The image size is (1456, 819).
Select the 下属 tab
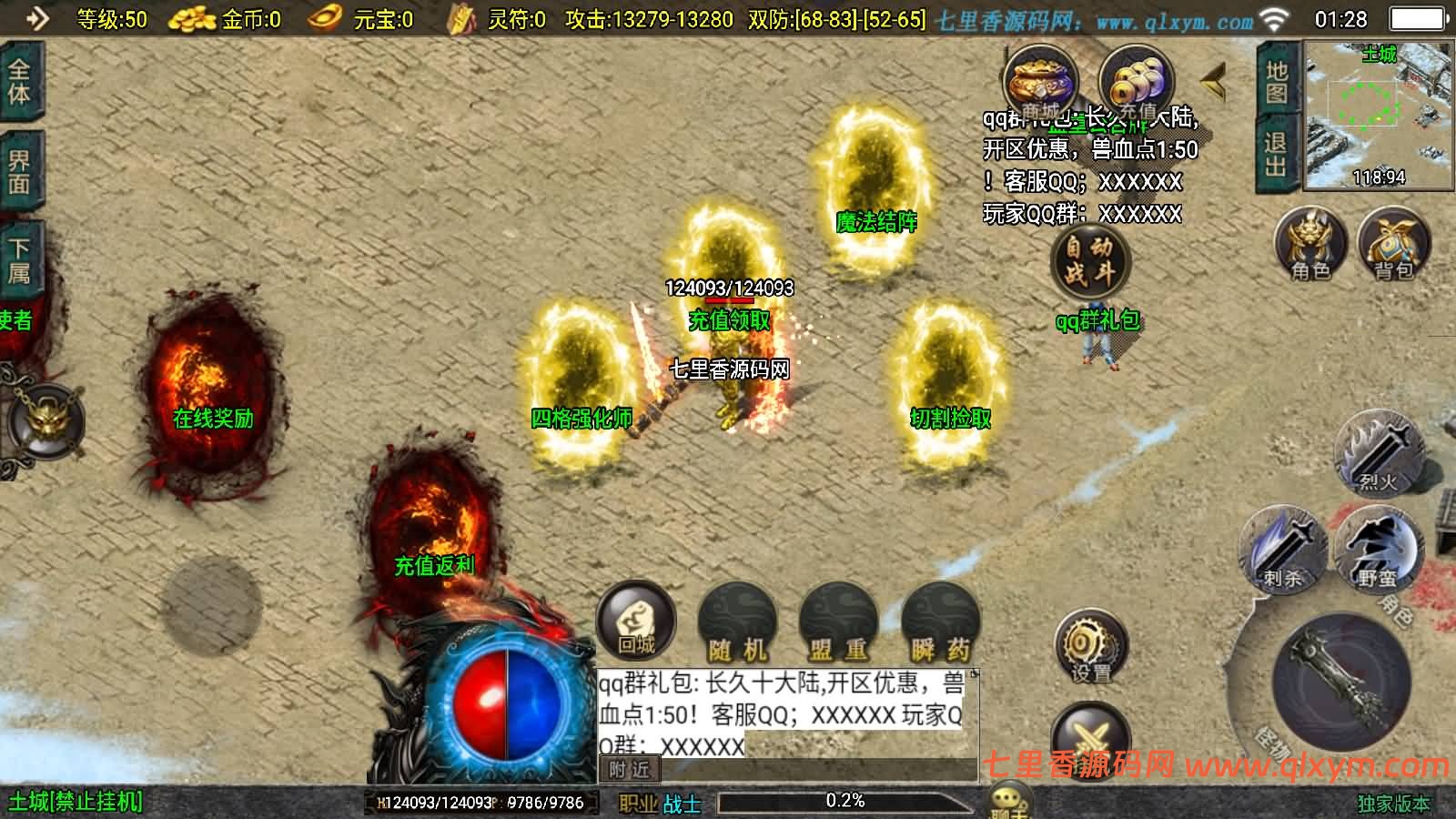[20, 260]
